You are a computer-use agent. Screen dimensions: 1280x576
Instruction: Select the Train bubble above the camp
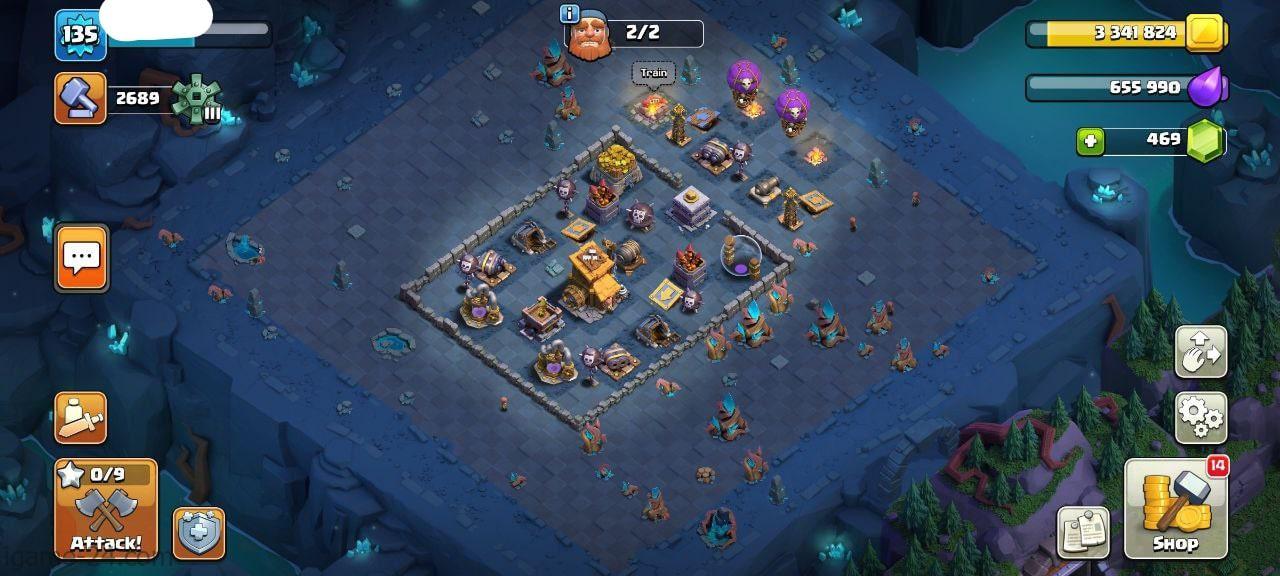[x=653, y=73]
